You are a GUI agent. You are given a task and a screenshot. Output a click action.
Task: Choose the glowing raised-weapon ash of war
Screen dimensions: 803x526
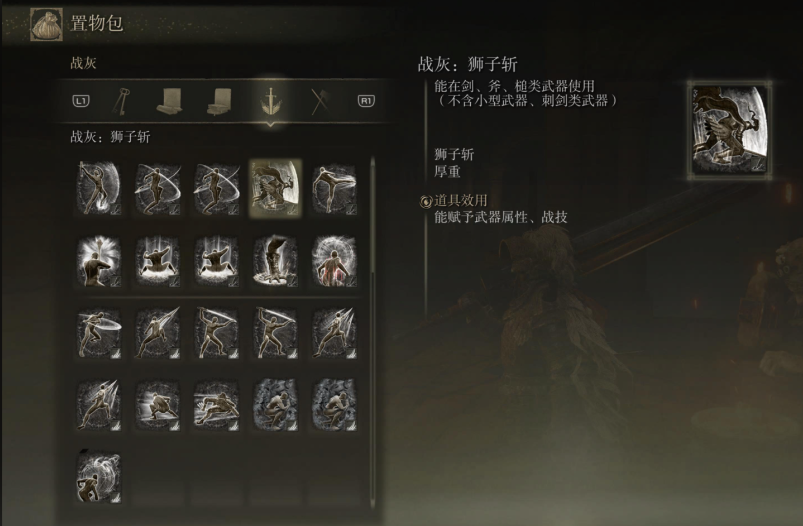pyautogui.click(x=99, y=259)
